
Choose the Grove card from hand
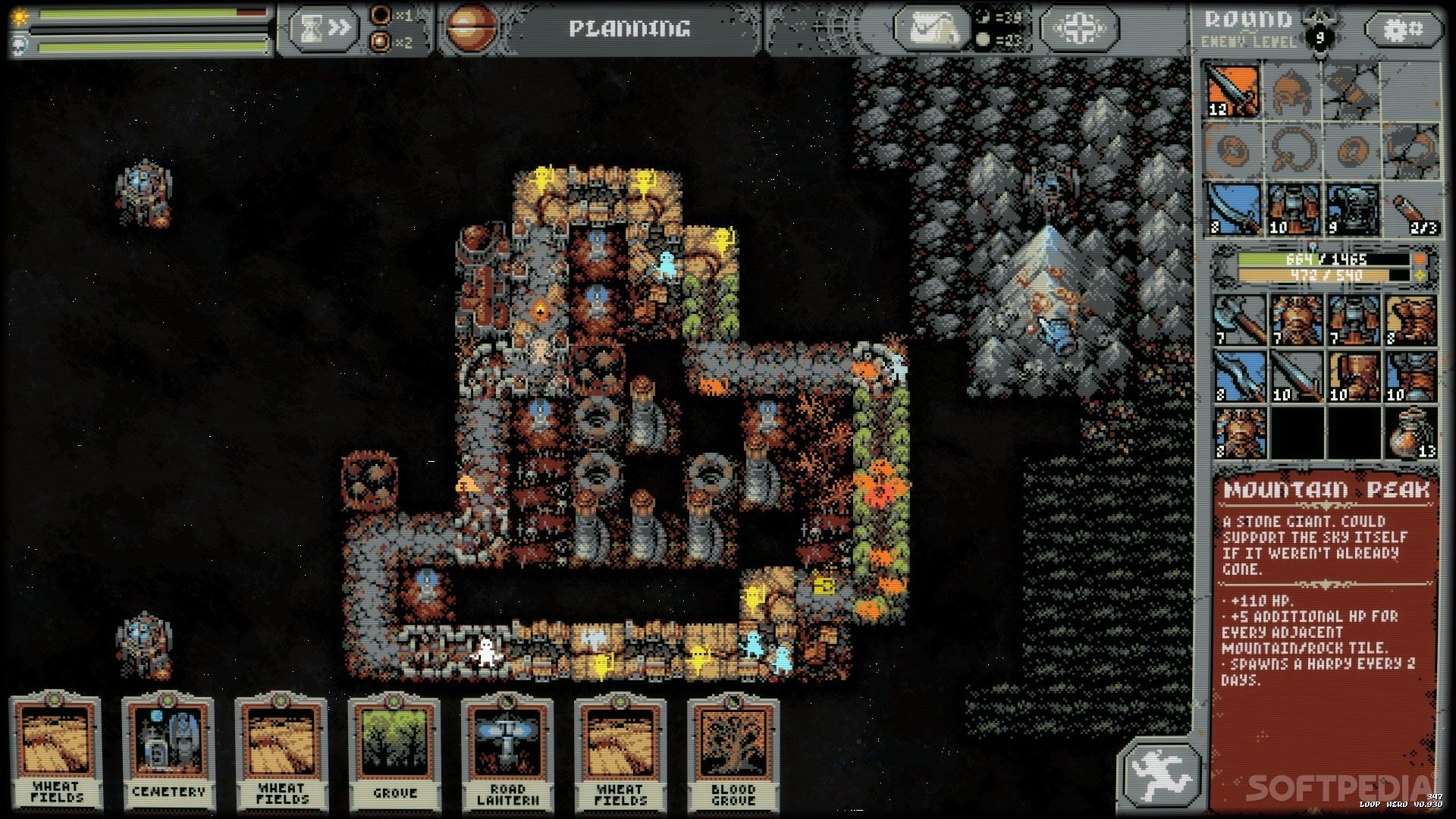[394, 751]
